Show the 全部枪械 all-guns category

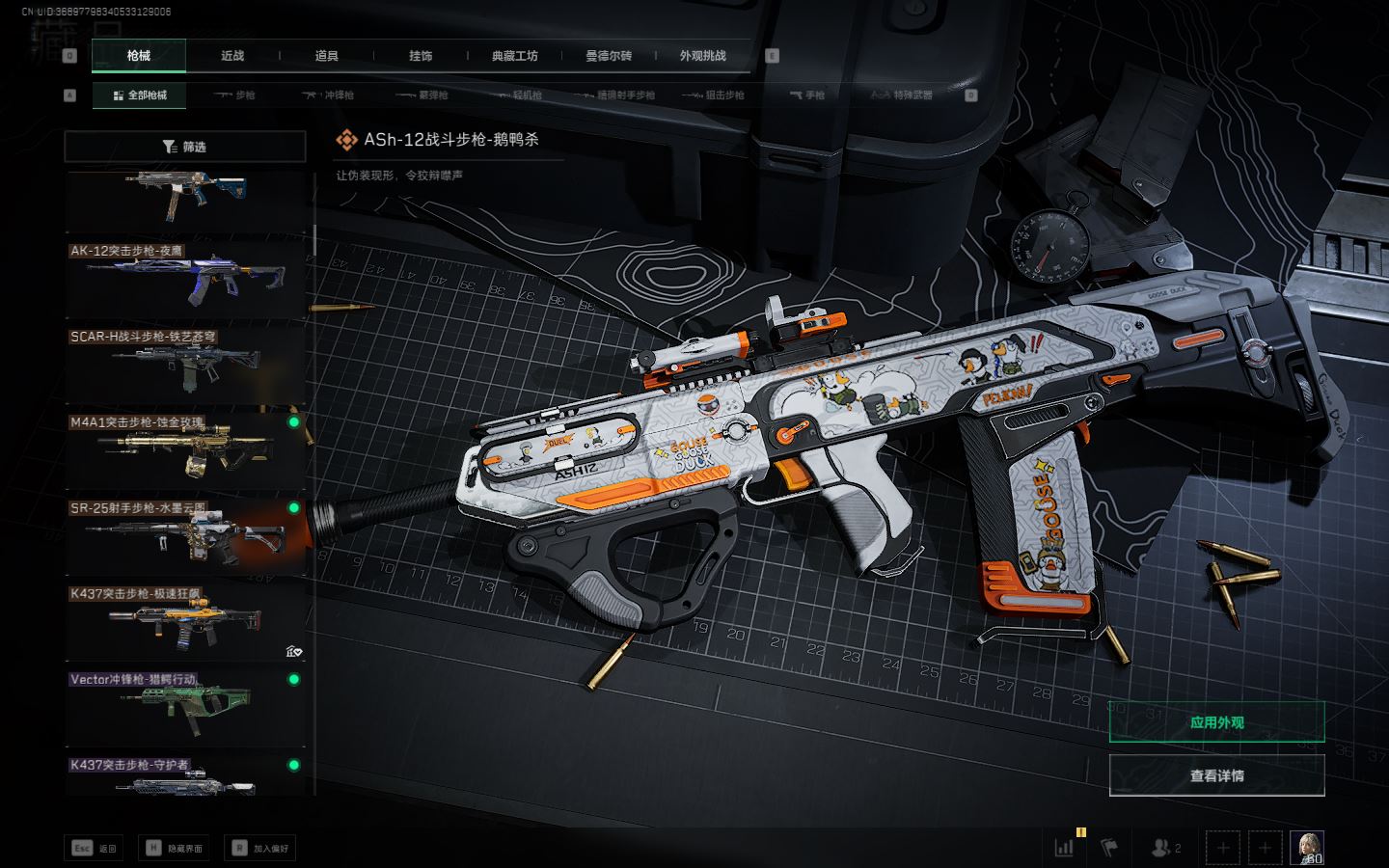pyautogui.click(x=140, y=95)
